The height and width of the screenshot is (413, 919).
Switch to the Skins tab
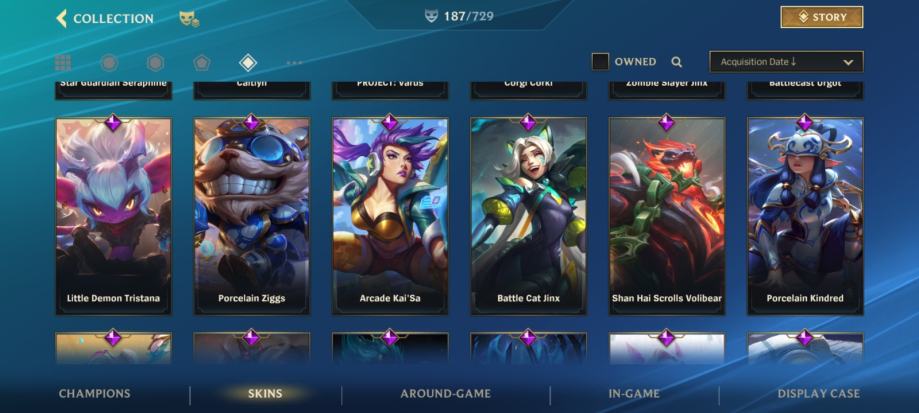pyautogui.click(x=265, y=394)
